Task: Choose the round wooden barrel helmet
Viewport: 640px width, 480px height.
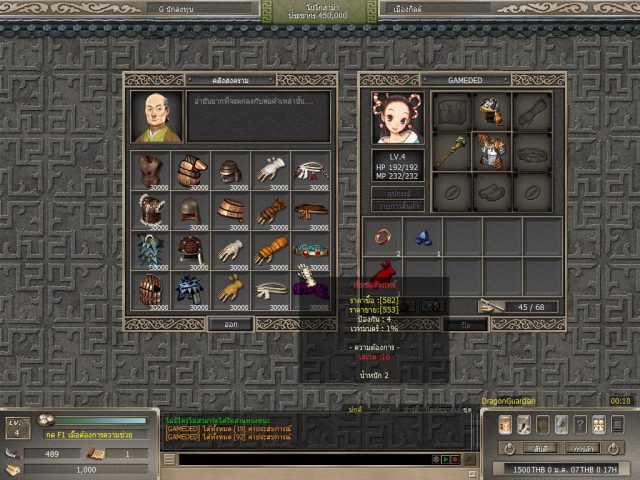Action: 231,211
